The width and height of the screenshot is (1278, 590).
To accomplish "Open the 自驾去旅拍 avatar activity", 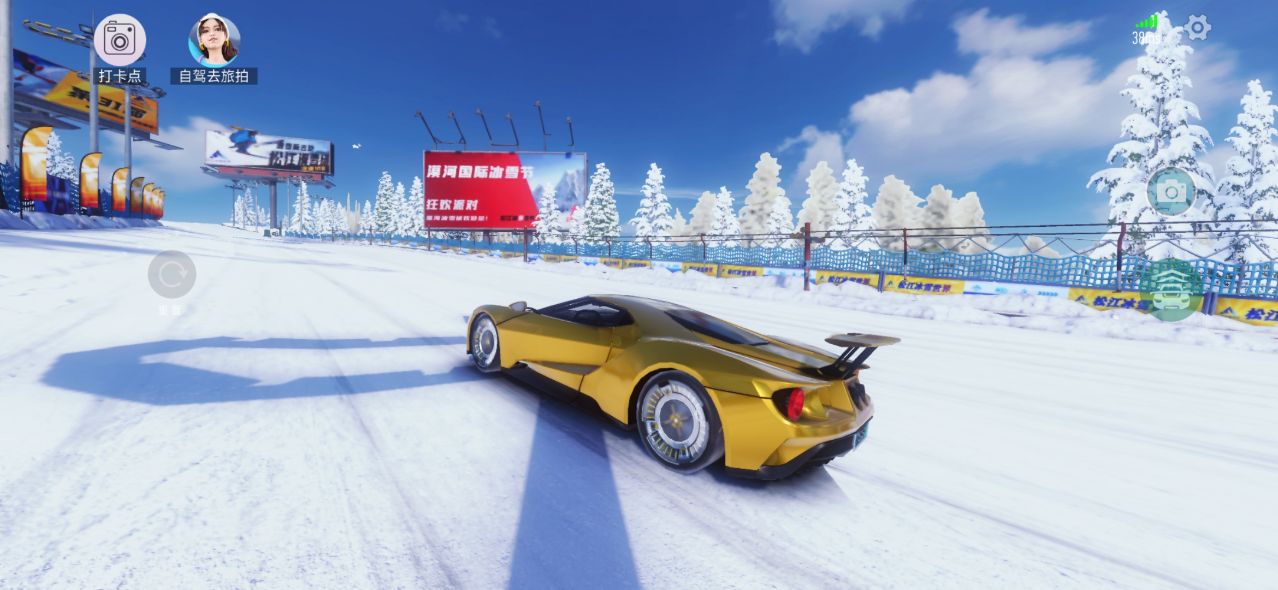I will pyautogui.click(x=214, y=41).
